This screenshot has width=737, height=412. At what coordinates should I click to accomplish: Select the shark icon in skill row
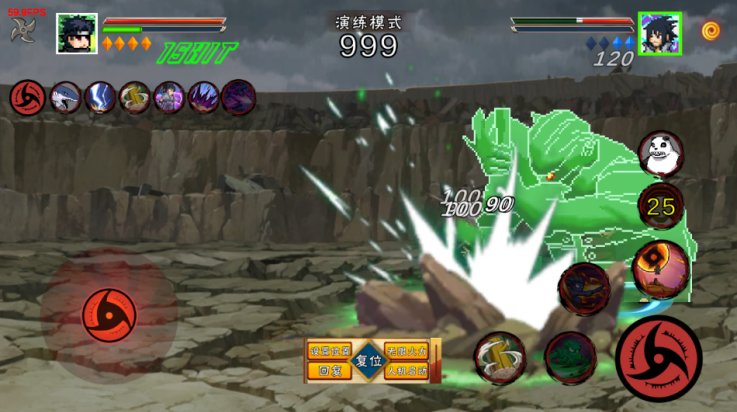tap(66, 97)
